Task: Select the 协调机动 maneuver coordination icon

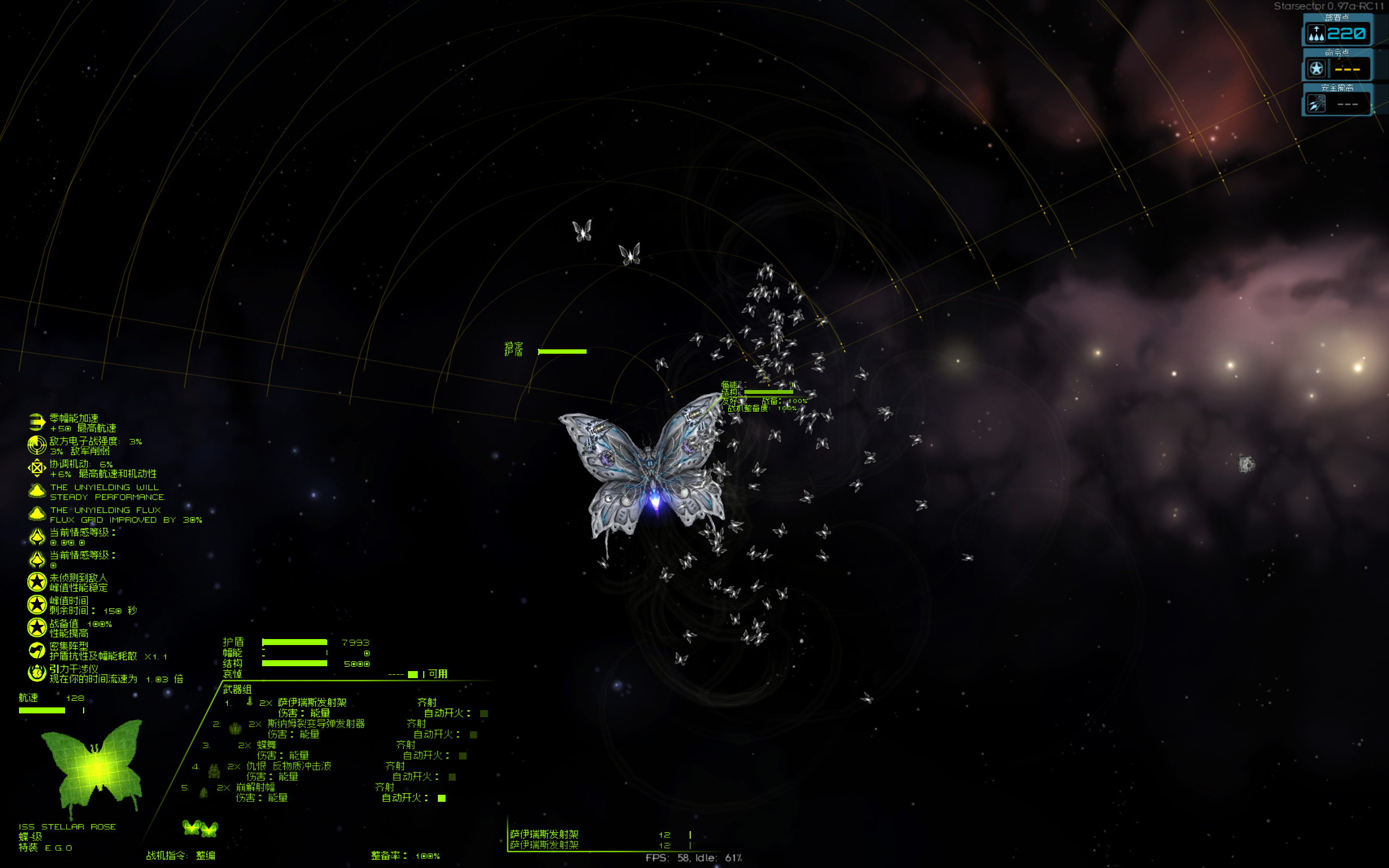Action: pyautogui.click(x=37, y=467)
